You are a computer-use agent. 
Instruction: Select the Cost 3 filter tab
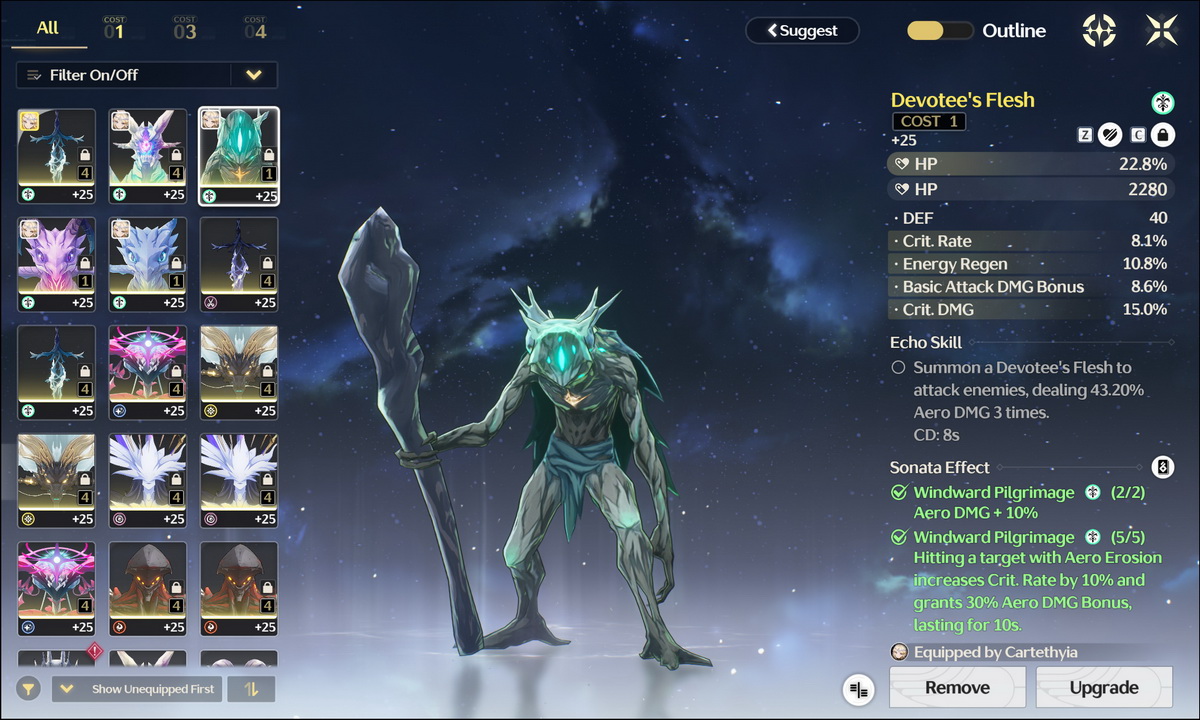point(184,29)
